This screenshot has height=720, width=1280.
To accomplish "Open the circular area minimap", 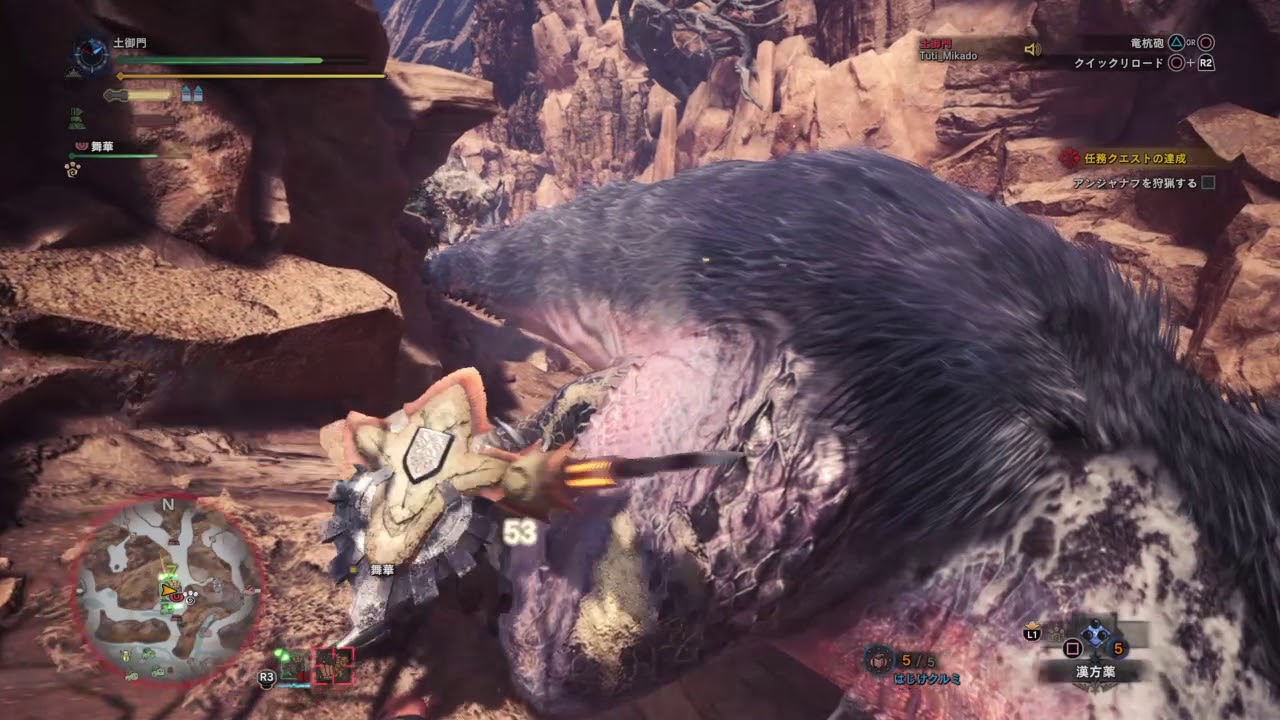I will pos(168,591).
